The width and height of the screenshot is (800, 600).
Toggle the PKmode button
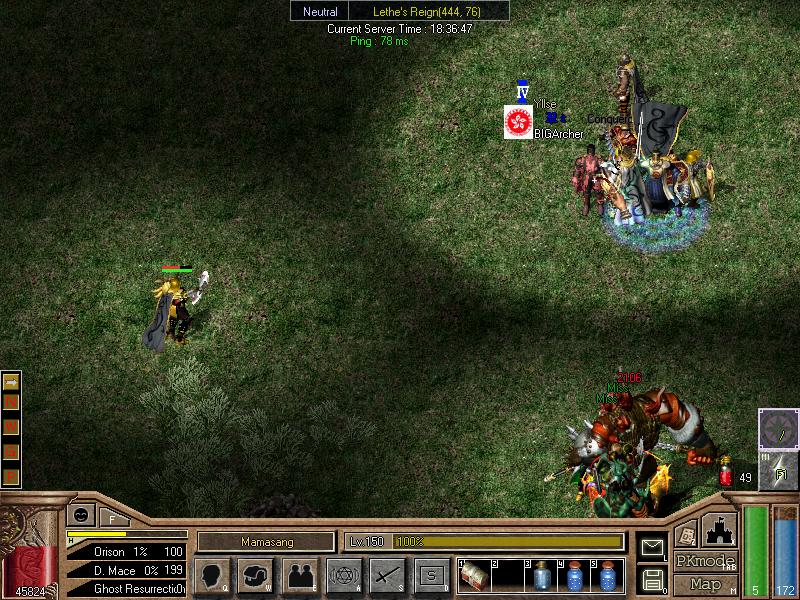coord(706,561)
